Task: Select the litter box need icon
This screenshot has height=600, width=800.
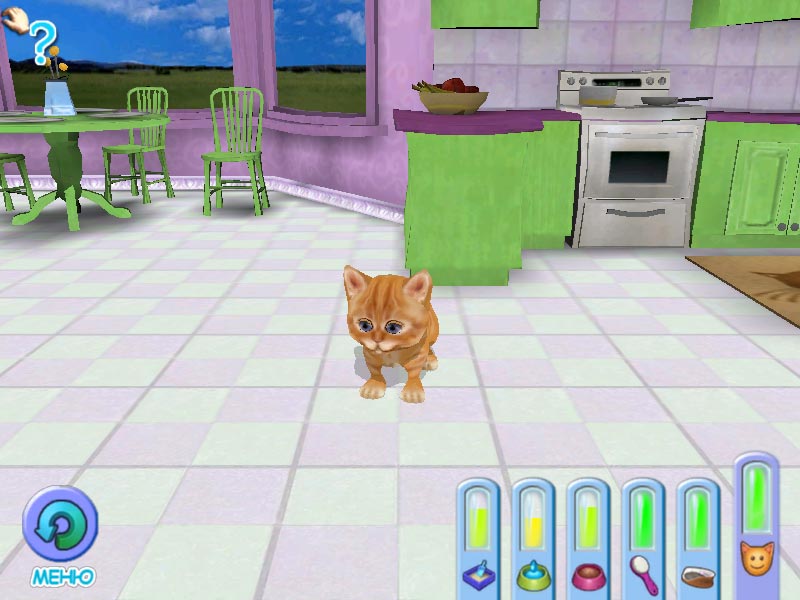Action: click(x=478, y=575)
